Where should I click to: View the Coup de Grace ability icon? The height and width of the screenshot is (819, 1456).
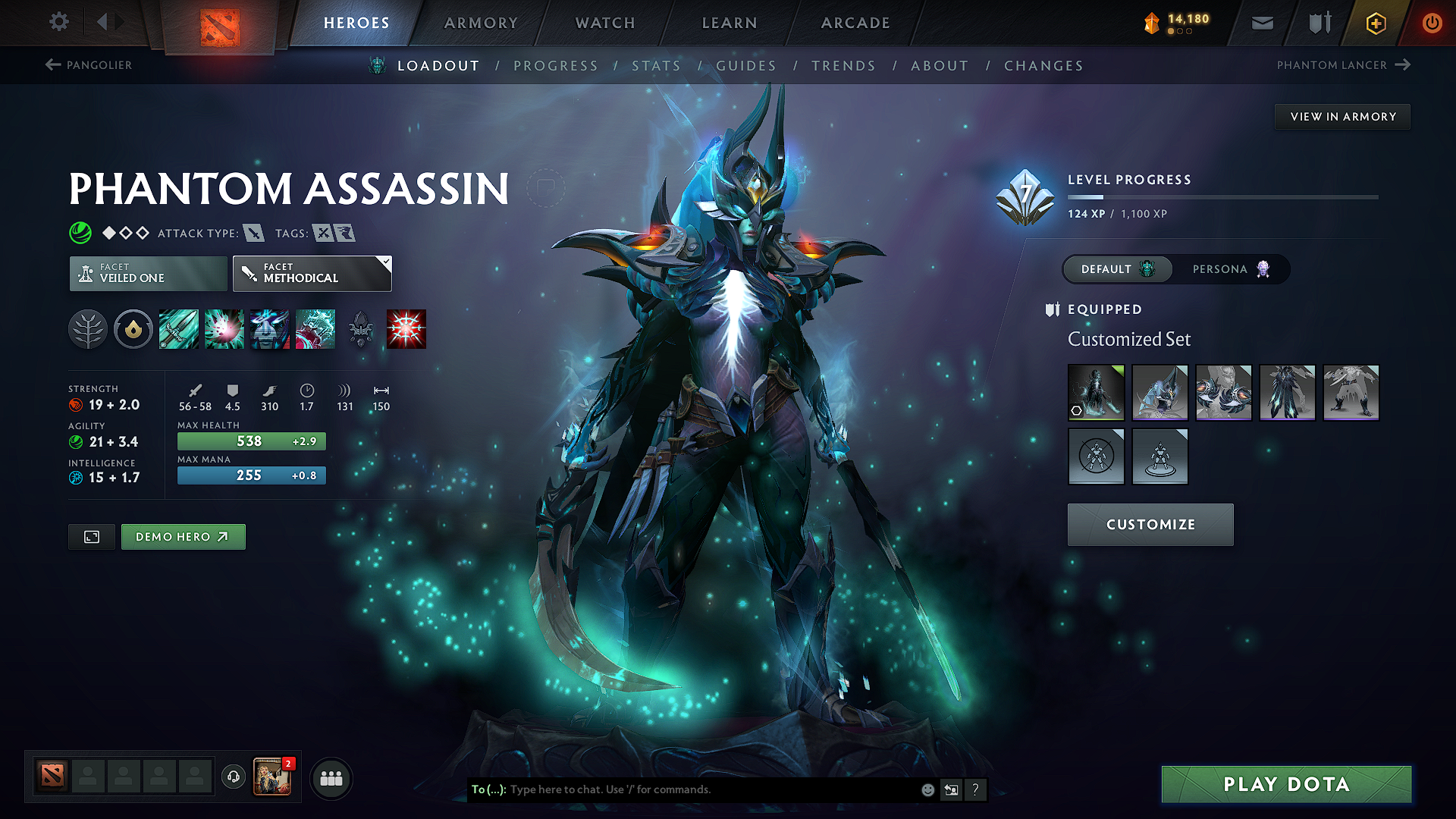pyautogui.click(x=406, y=328)
